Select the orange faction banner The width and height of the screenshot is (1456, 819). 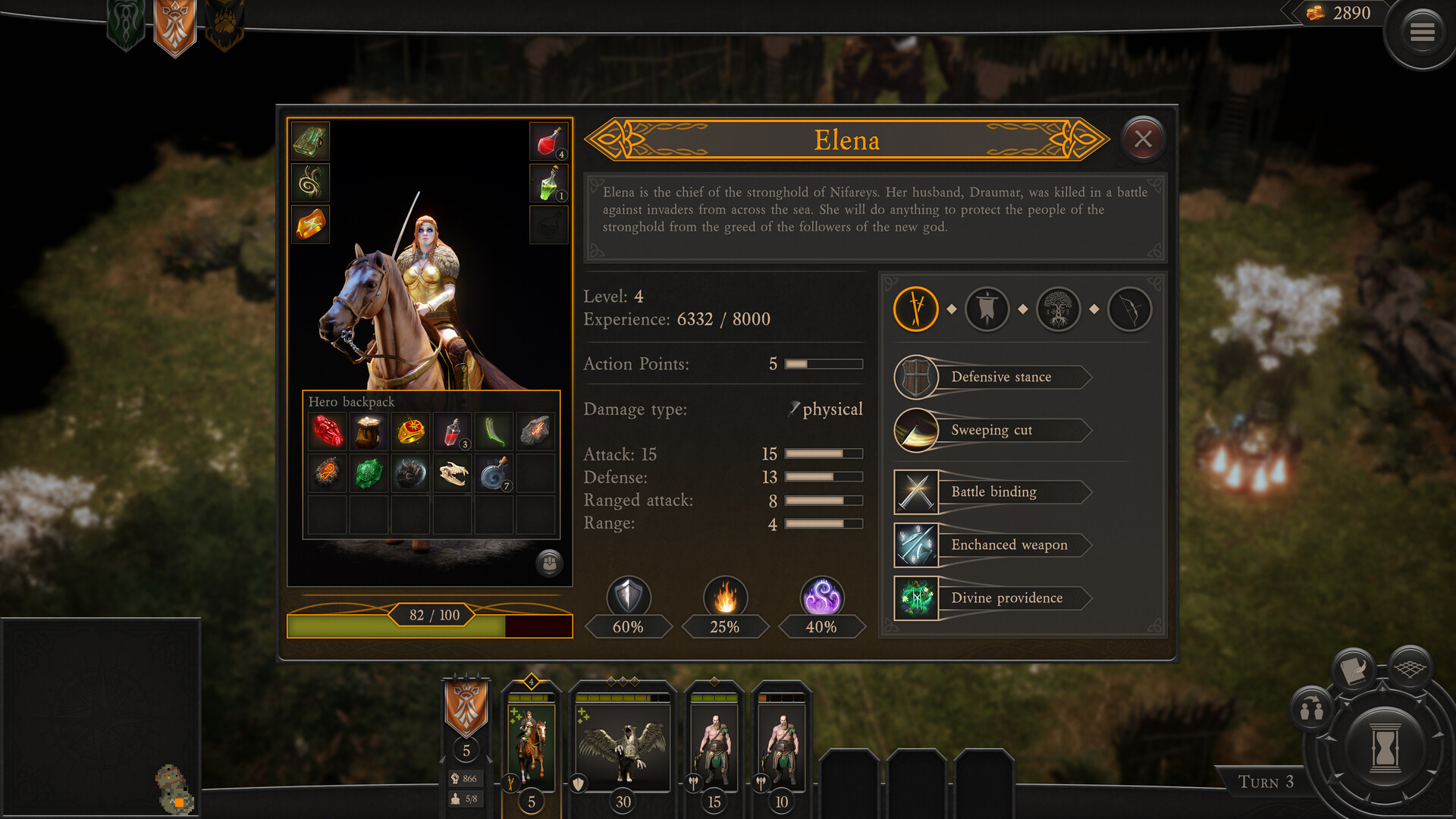pyautogui.click(x=174, y=27)
